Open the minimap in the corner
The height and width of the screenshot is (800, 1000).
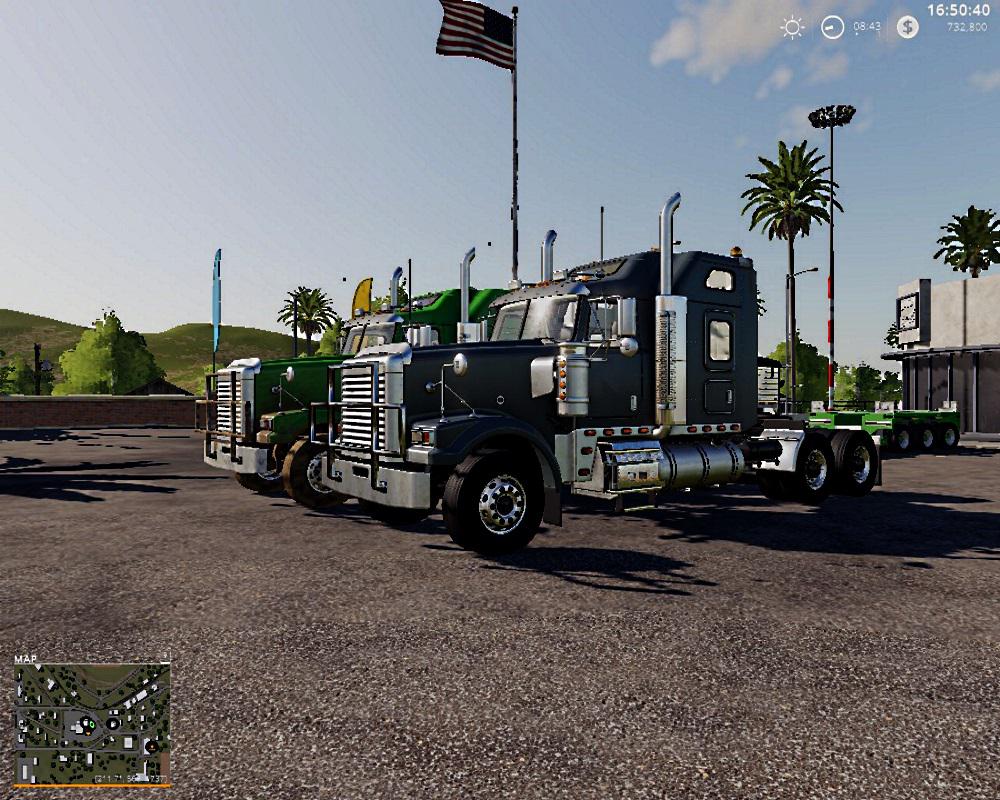92,722
